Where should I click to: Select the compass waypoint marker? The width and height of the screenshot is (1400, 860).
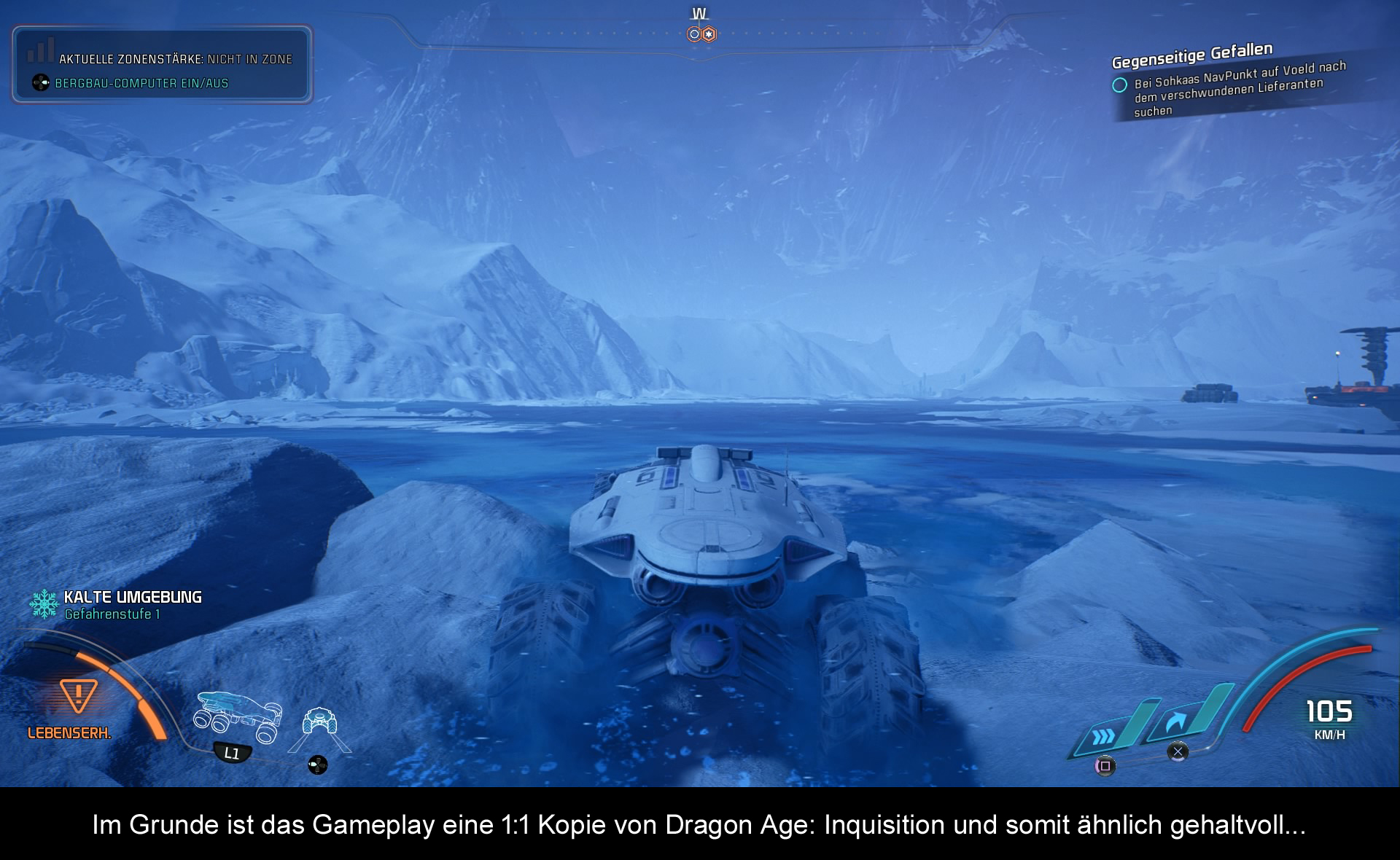tap(701, 34)
